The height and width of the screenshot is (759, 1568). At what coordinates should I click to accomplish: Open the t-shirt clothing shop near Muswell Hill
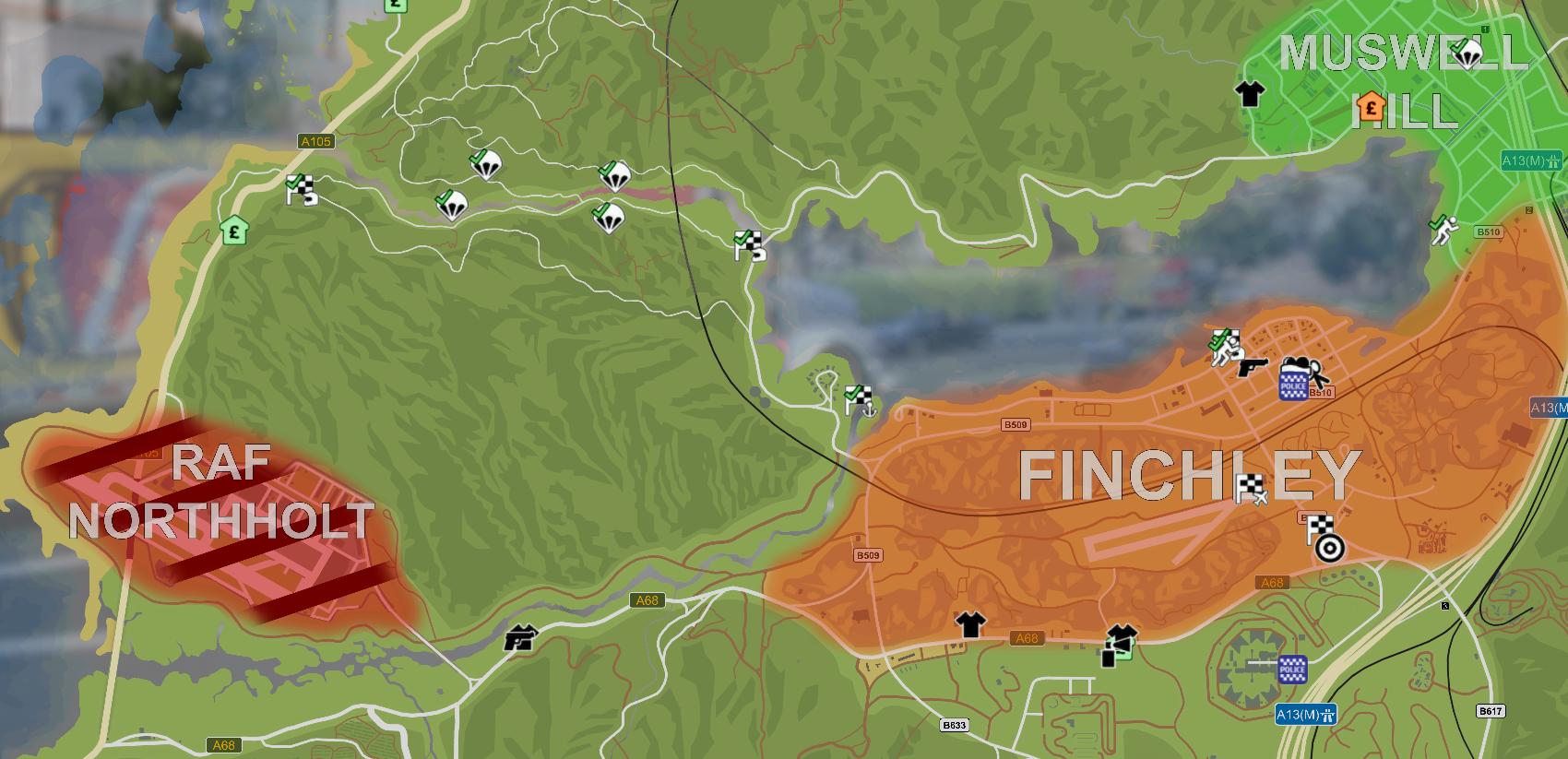[1248, 94]
